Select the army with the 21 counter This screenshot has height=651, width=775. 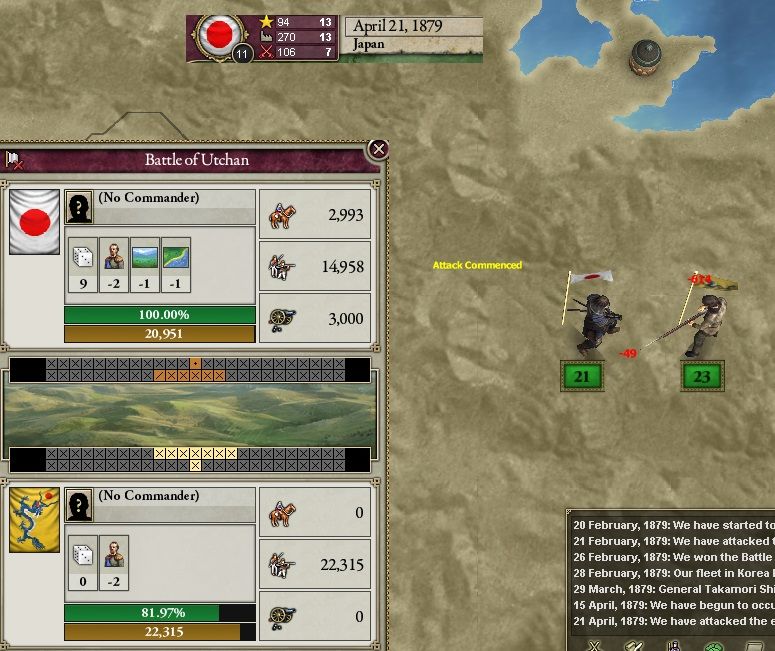(x=582, y=377)
